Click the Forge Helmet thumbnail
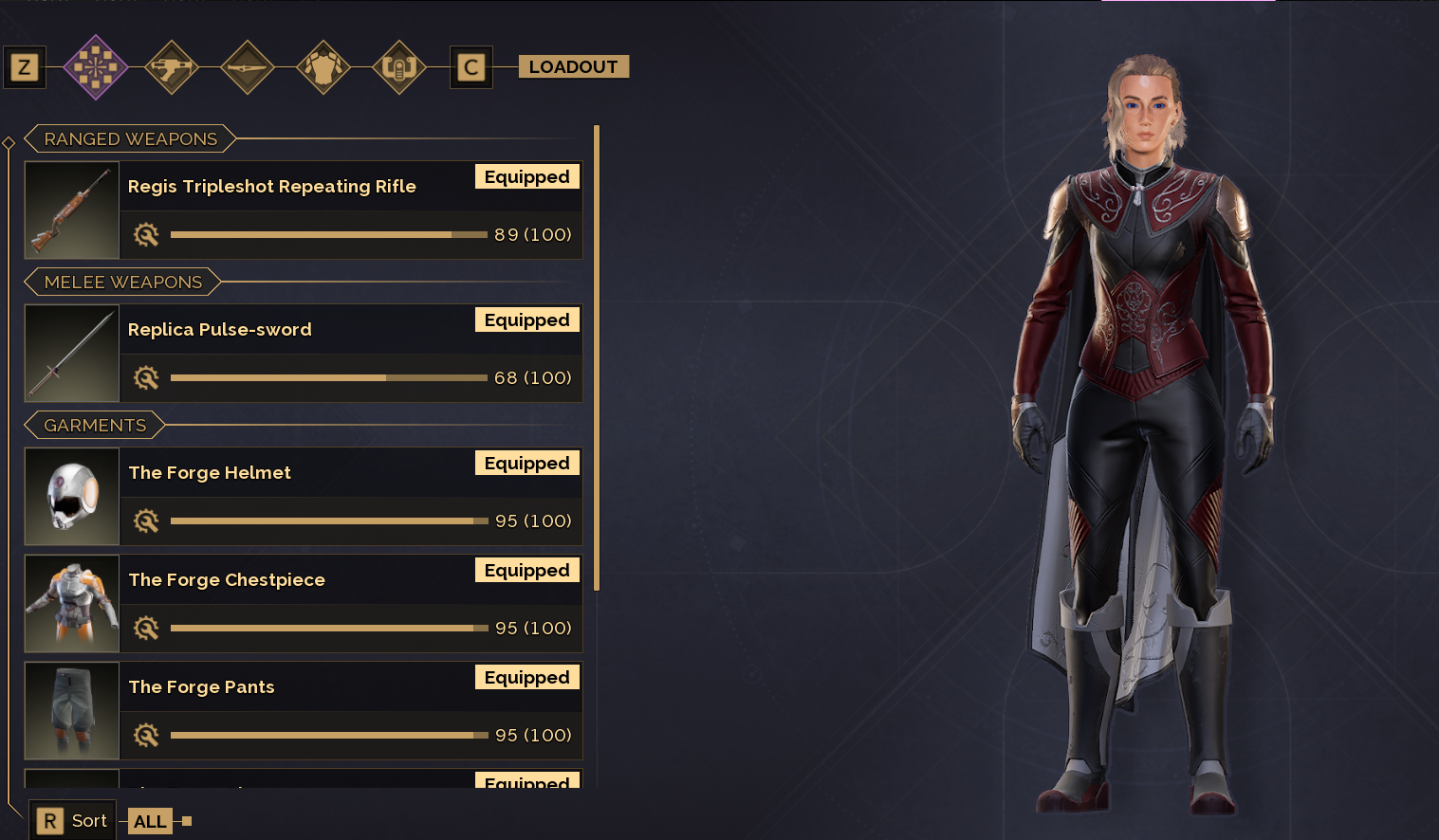The width and height of the screenshot is (1439, 840). pos(72,496)
